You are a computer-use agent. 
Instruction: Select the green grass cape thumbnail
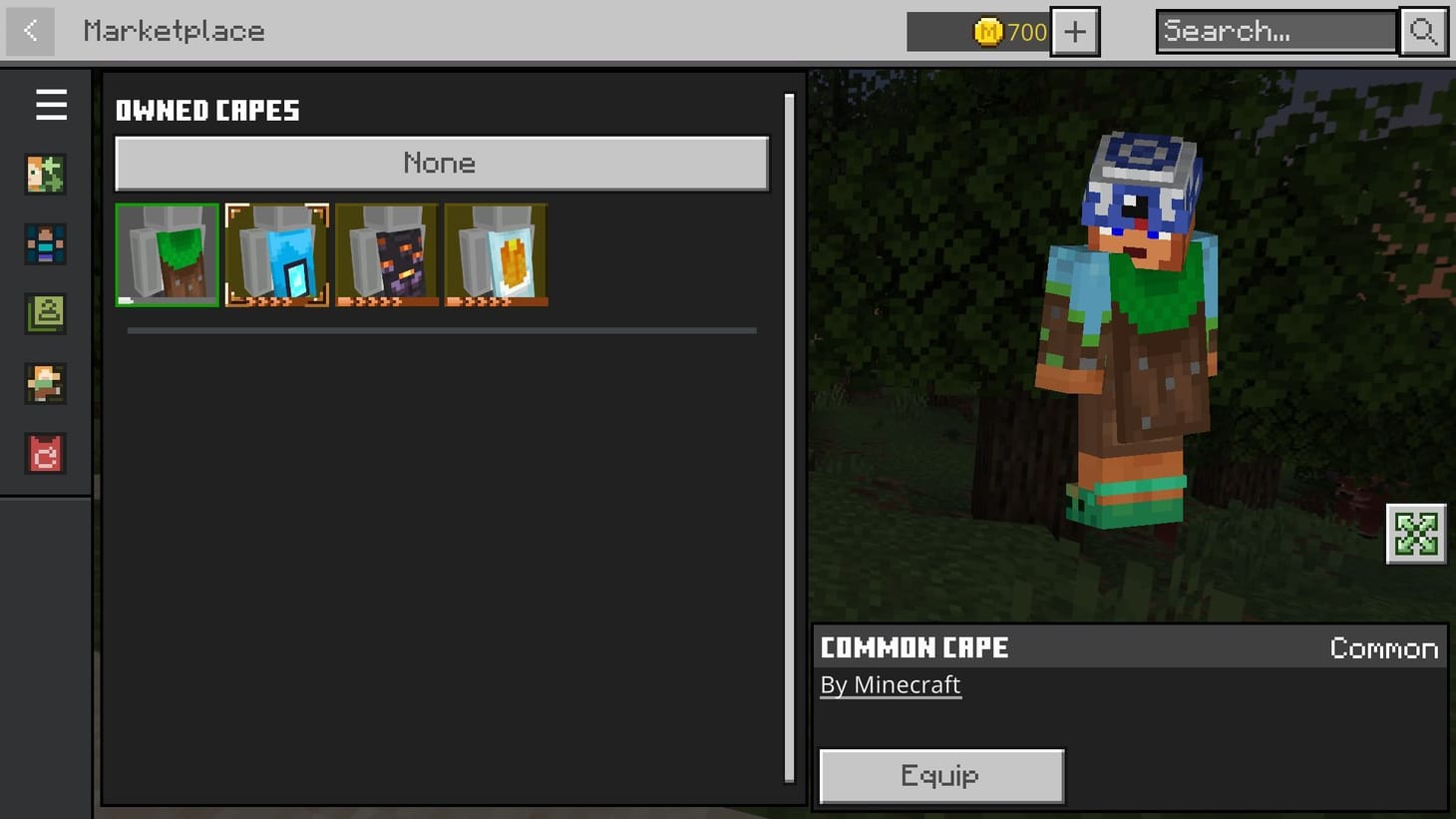coord(167,254)
